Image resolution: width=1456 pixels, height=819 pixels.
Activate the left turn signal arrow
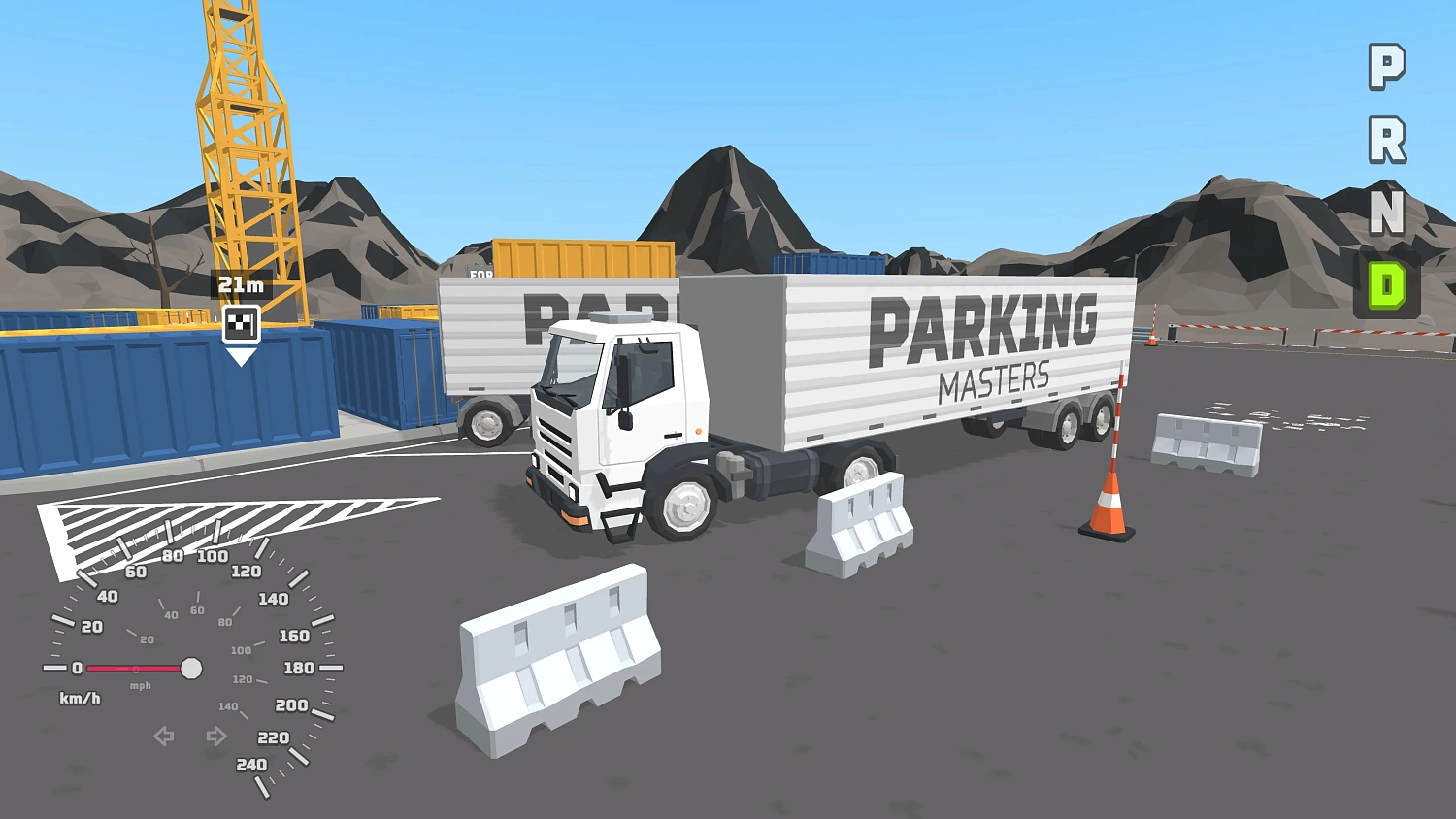pos(163,737)
